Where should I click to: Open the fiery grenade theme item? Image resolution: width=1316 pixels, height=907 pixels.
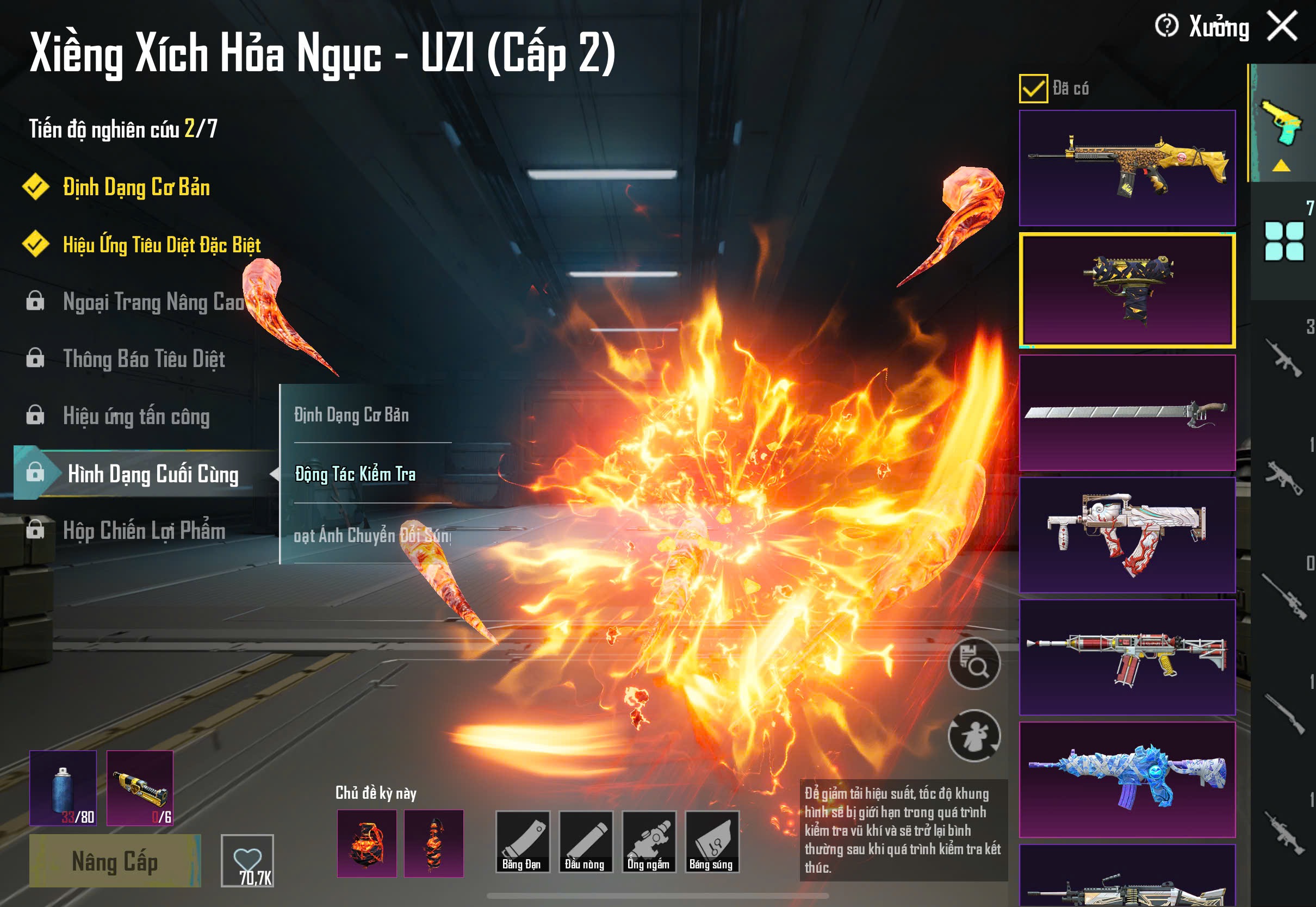click(x=367, y=843)
